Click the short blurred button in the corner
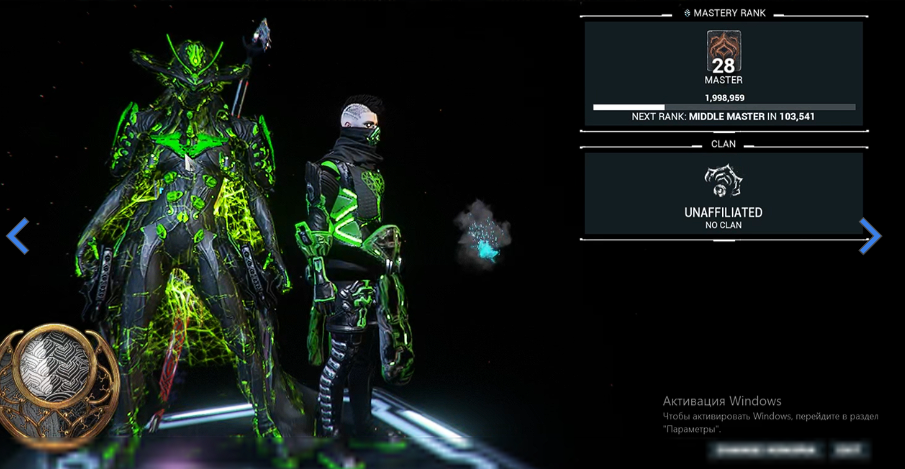Viewport: 905px width, 469px height. pos(849,451)
